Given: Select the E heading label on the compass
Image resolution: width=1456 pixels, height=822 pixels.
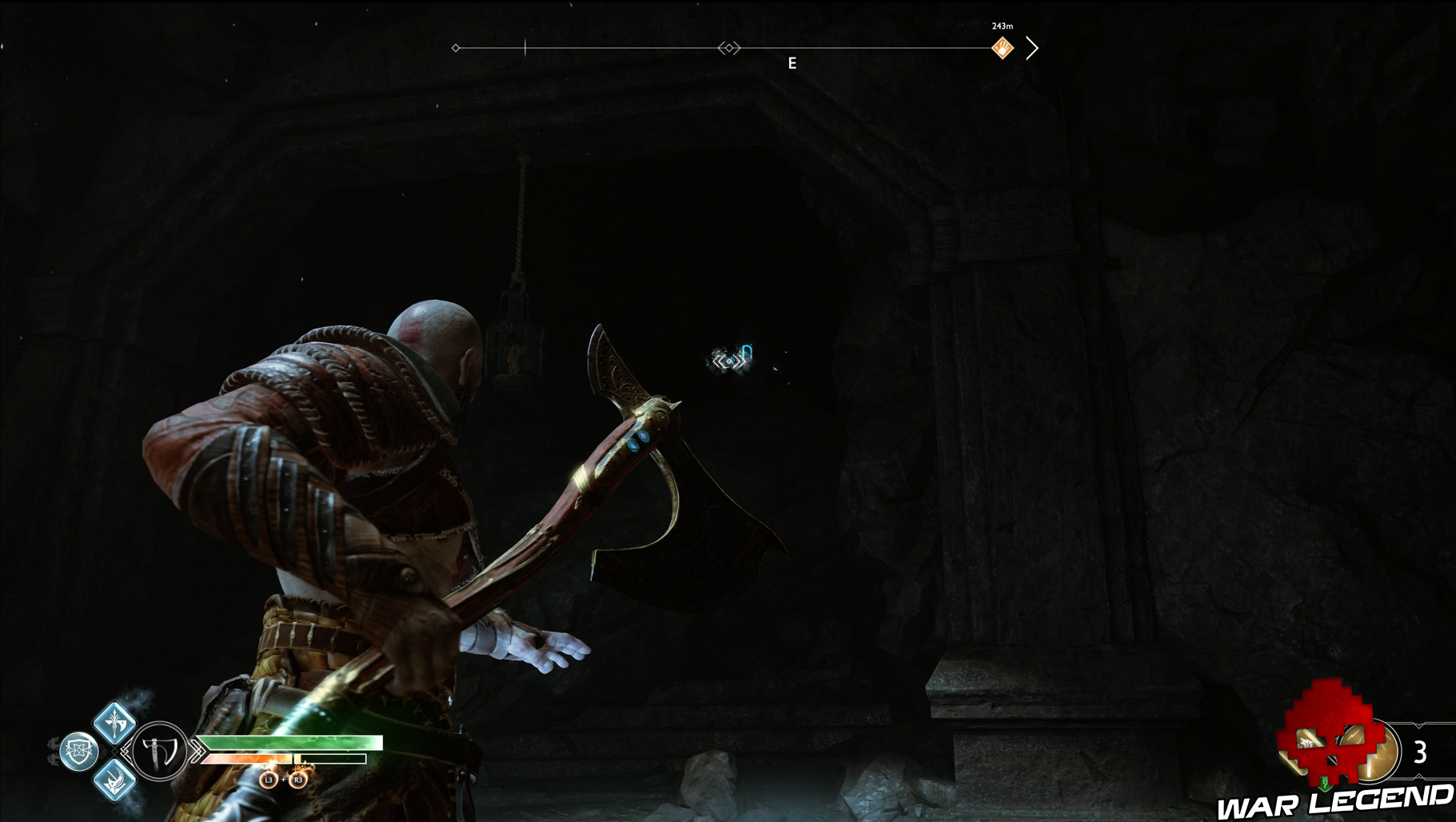Looking at the screenshot, I should click(x=792, y=62).
